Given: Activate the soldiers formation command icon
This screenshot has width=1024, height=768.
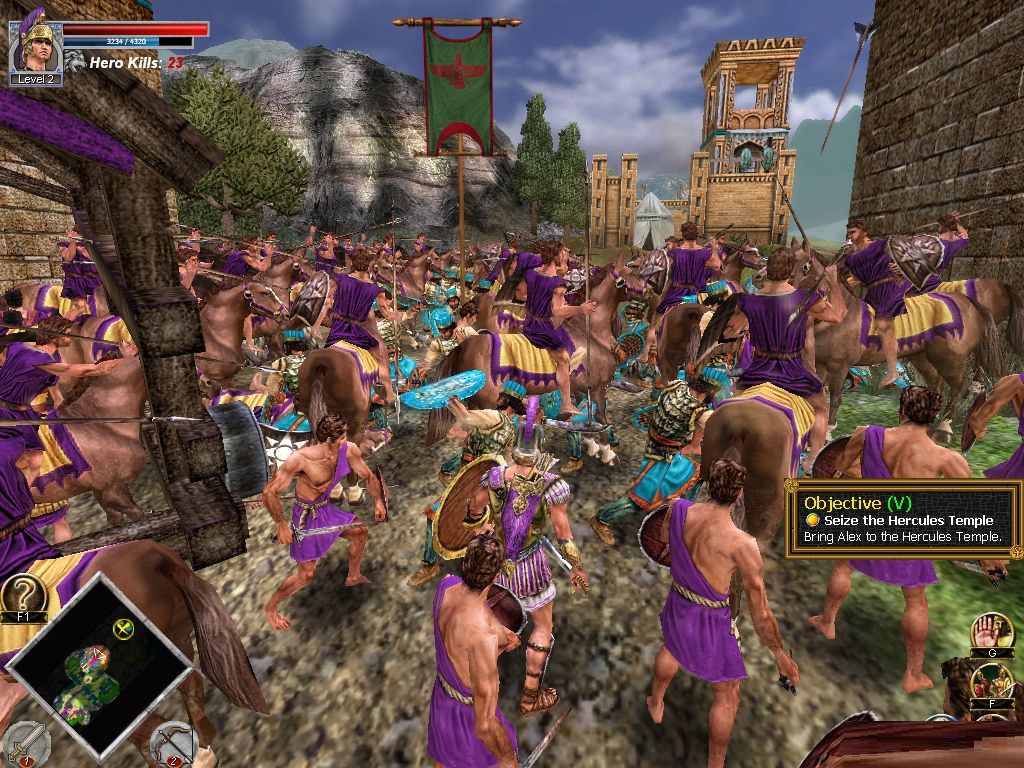Looking at the screenshot, I should (x=991, y=682).
